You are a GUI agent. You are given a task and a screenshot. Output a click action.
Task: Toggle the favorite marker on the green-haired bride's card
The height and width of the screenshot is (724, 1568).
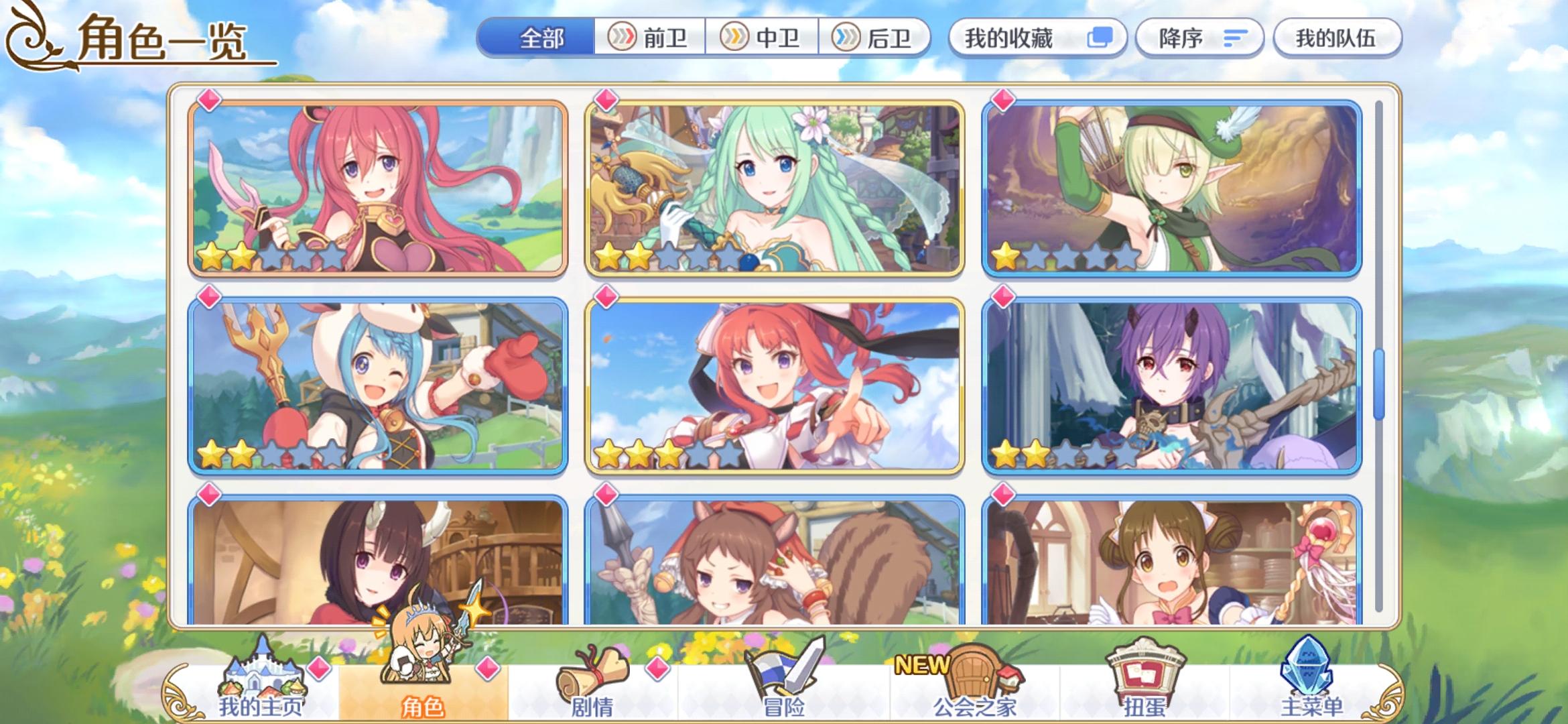[606, 101]
